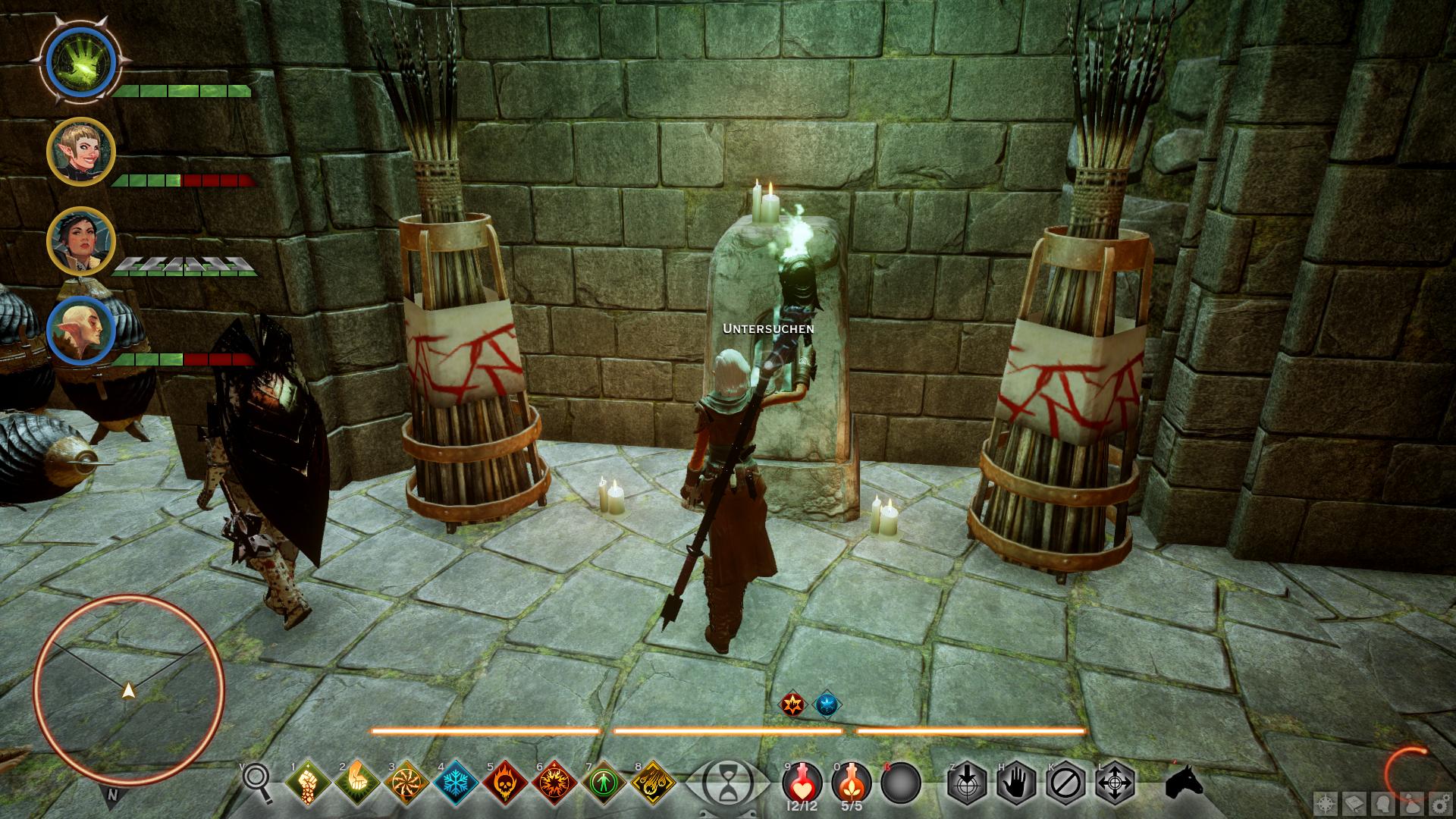This screenshot has height=819, width=1456.
Task: Cast the falling meteors spell
Action: [x=652, y=781]
